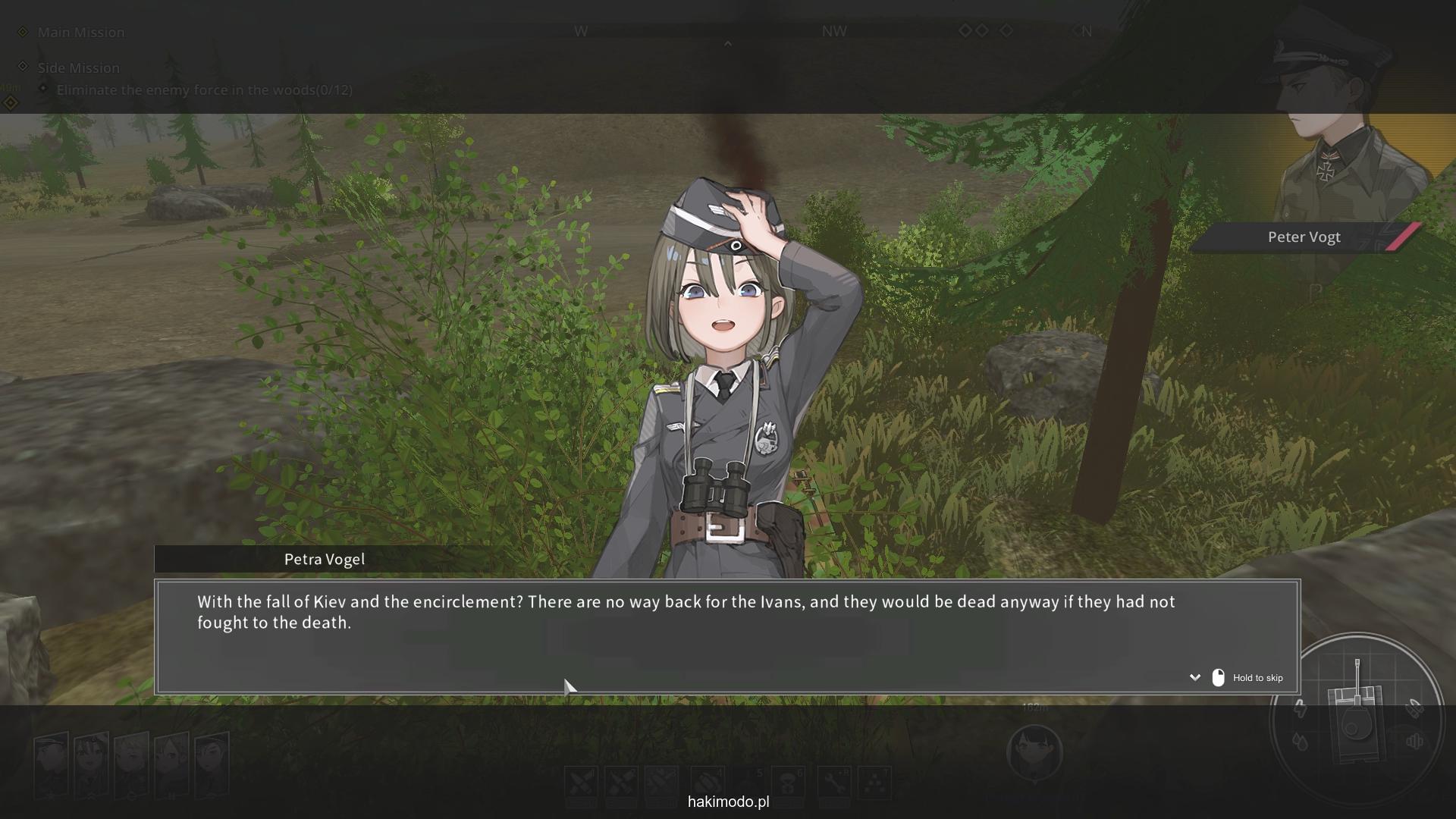Viewport: 1456px width, 819px height.
Task: Click the water drops tank status icon
Action: (x=1300, y=741)
